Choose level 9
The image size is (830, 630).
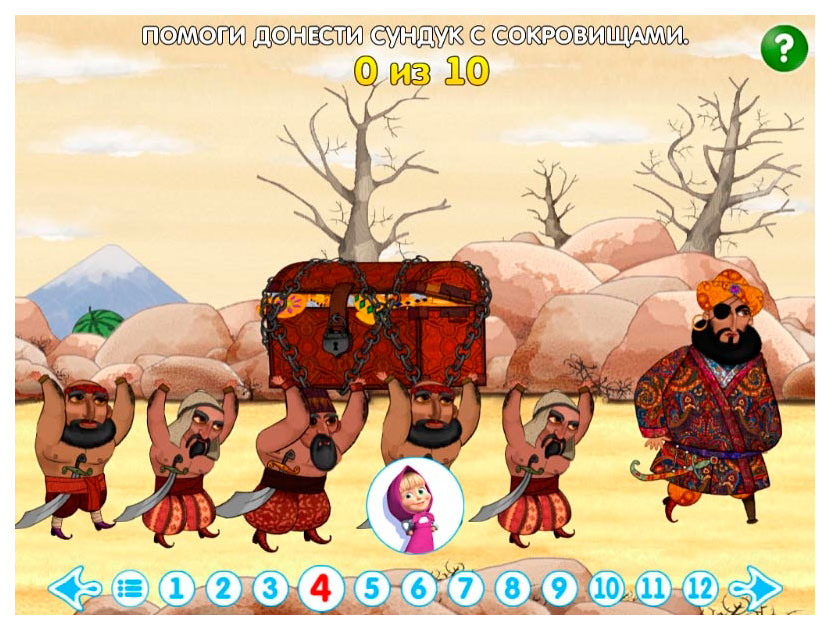point(559,588)
